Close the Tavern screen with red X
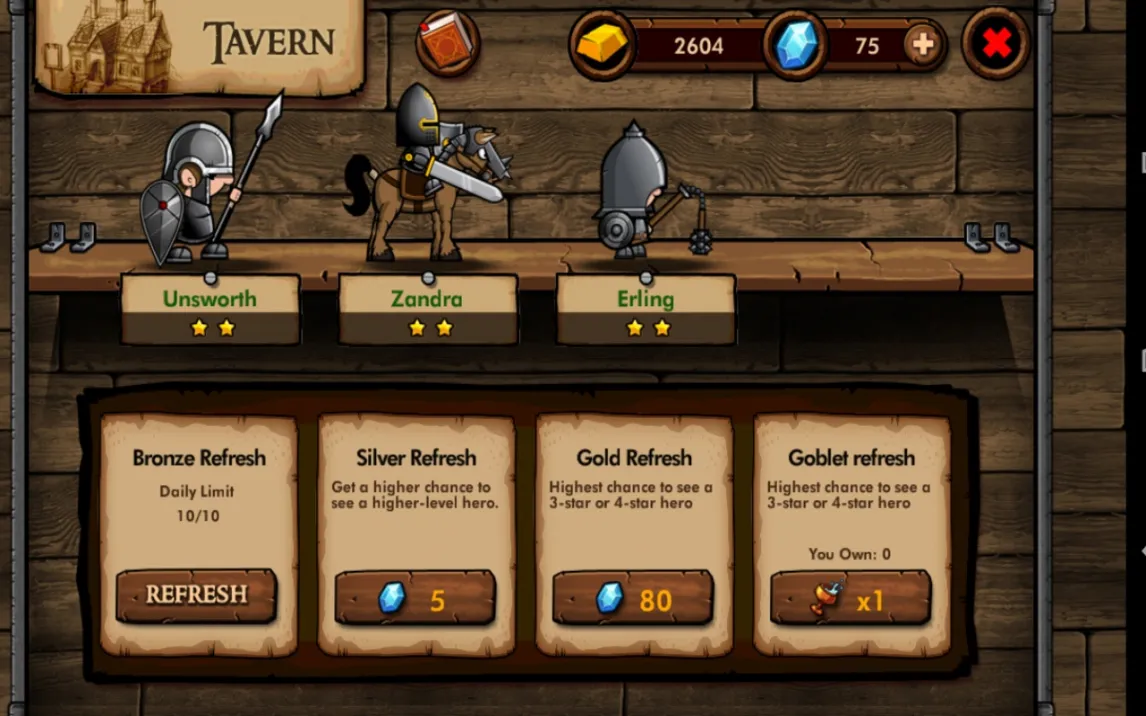This screenshot has width=1146, height=716. [x=996, y=43]
